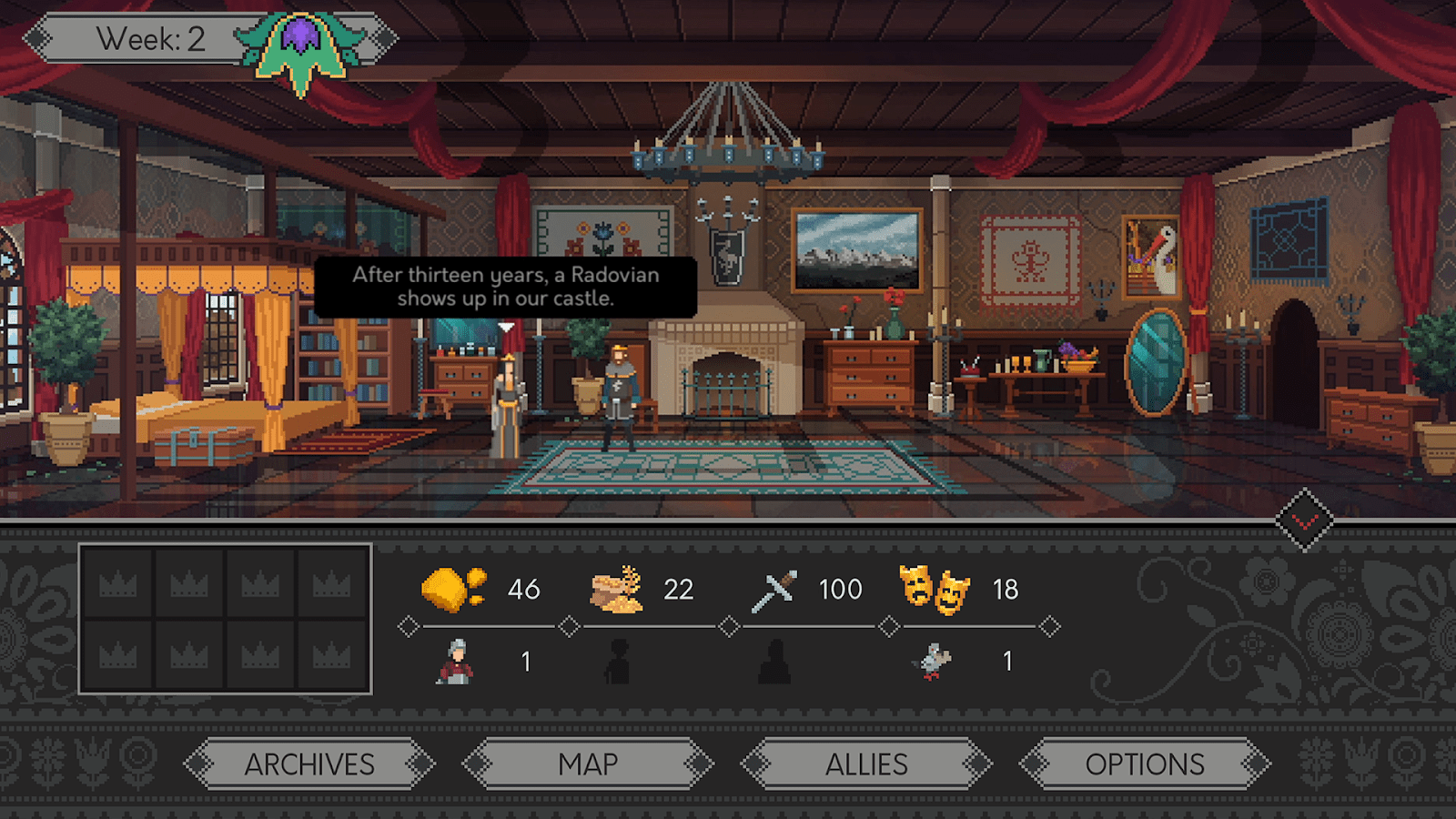Select the cook ally portrait icon
The image size is (1456, 819).
point(457,660)
